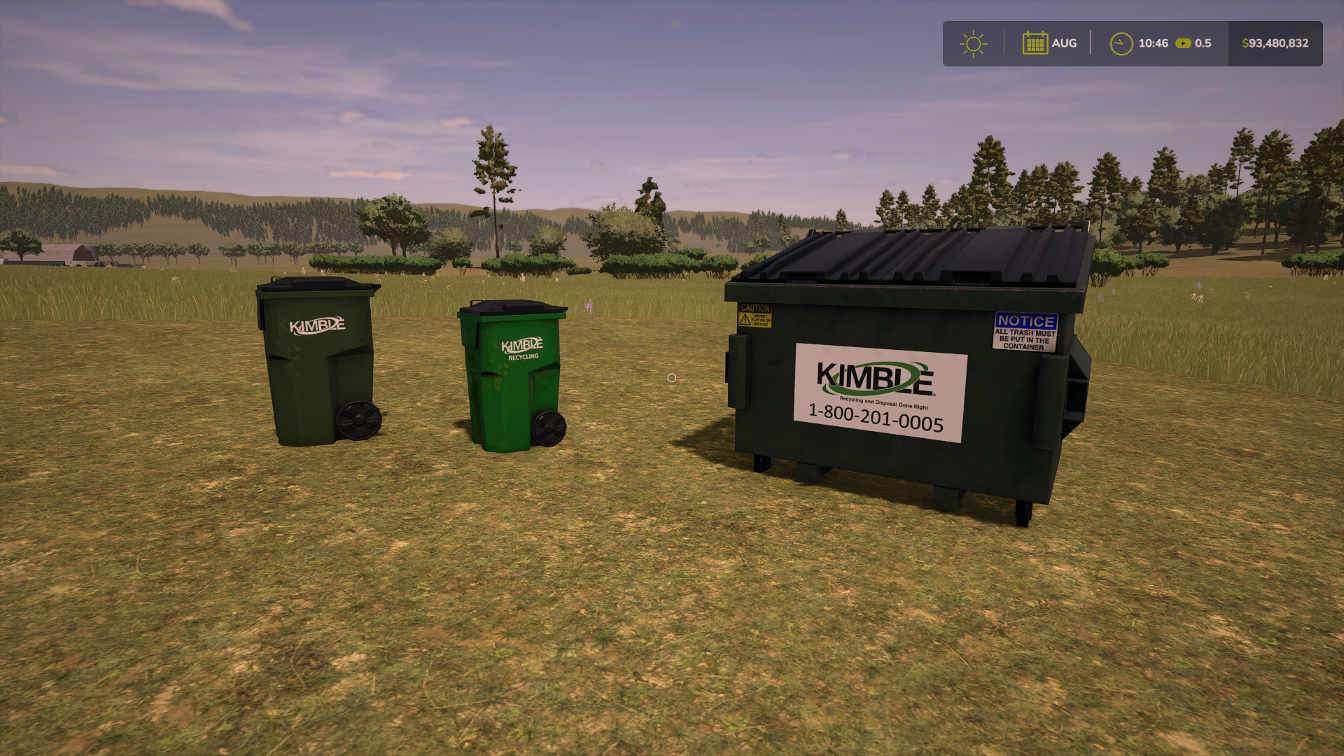Click the blue NOTICE sticker on the dumpster
The height and width of the screenshot is (756, 1344).
1026,327
